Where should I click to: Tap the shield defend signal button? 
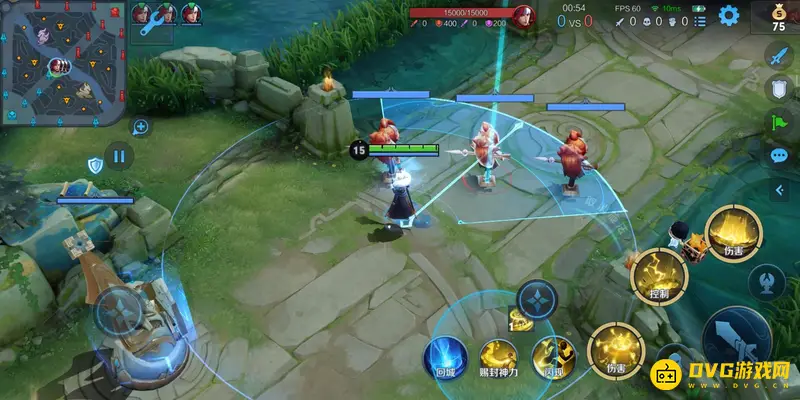click(779, 89)
